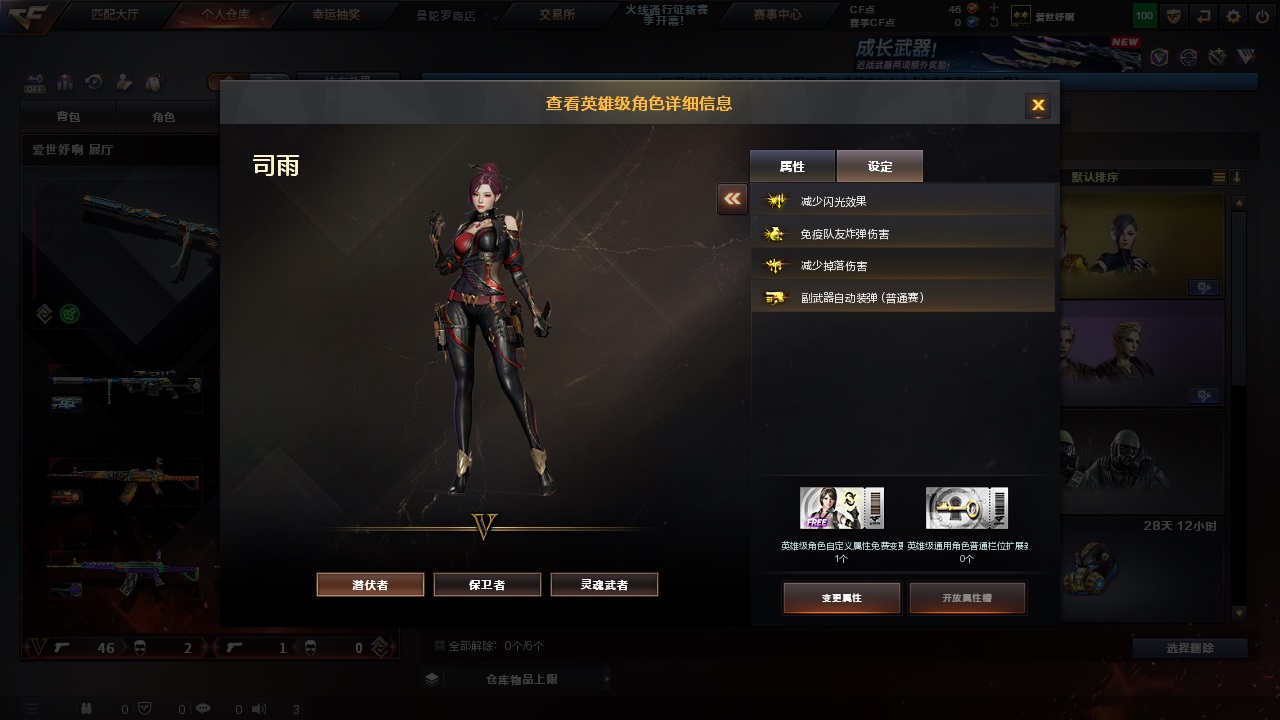Select the free attribute change ticket icon
Image resolution: width=1280 pixels, height=720 pixels.
841,508
